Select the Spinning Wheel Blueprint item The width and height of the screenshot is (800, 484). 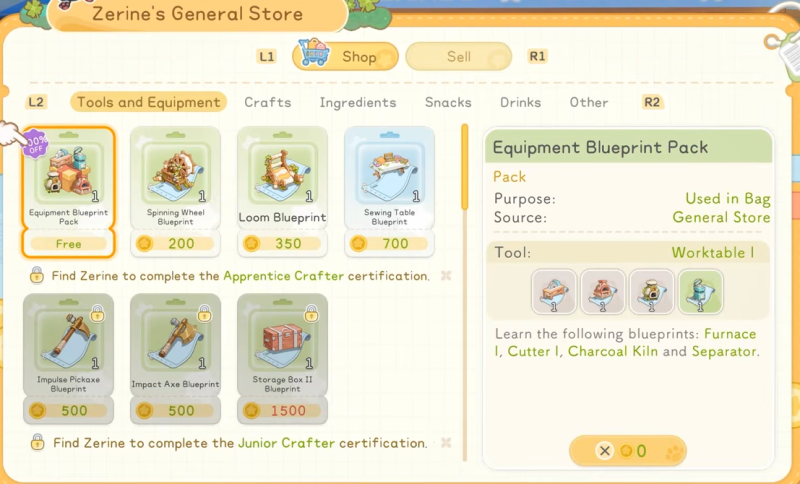coord(176,191)
